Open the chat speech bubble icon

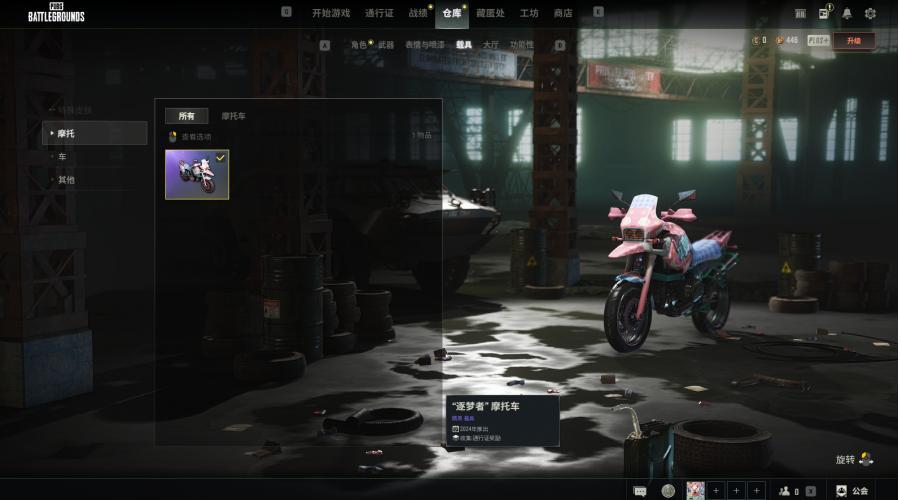640,490
